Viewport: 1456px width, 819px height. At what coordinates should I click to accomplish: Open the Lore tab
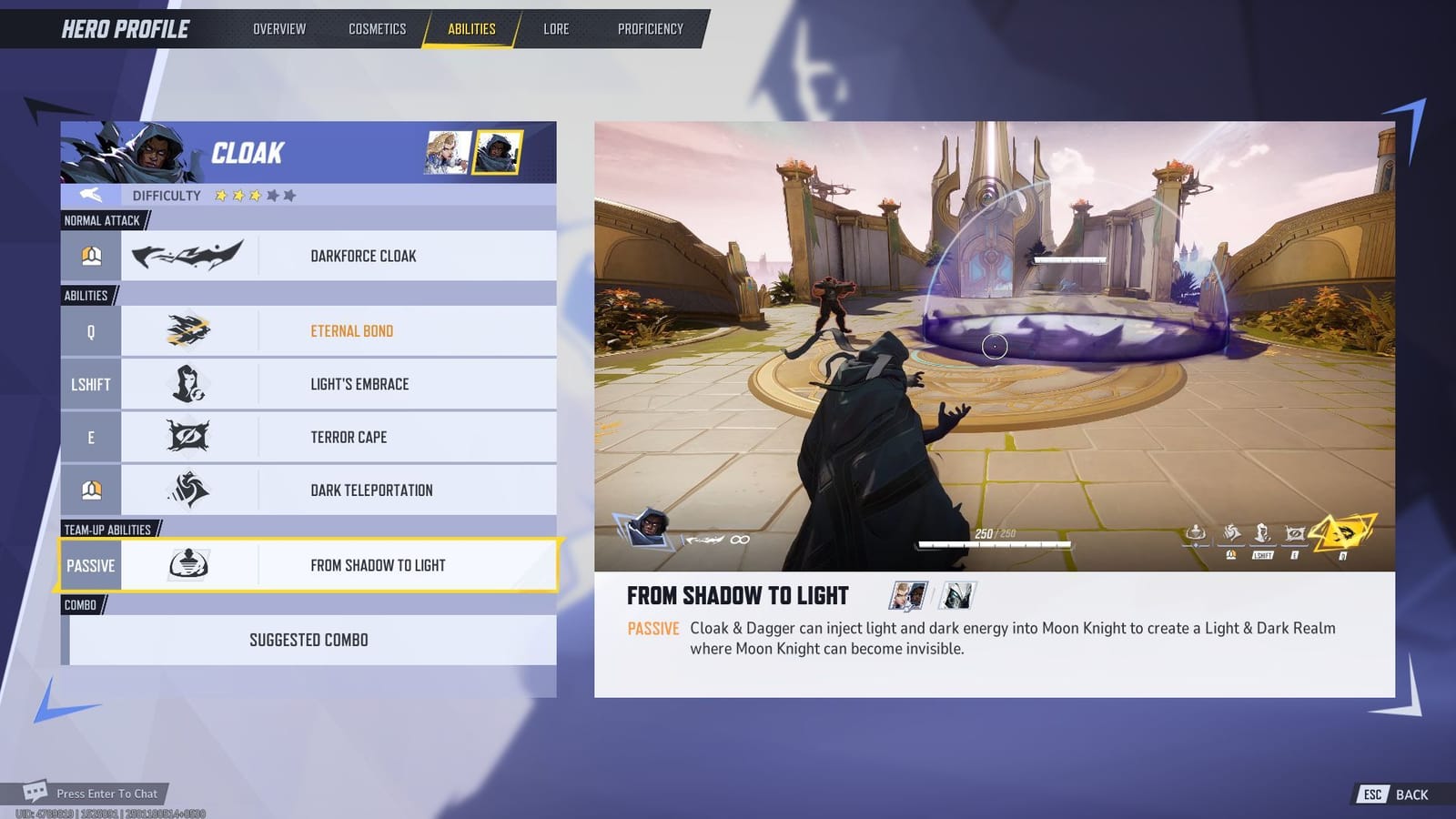555,28
